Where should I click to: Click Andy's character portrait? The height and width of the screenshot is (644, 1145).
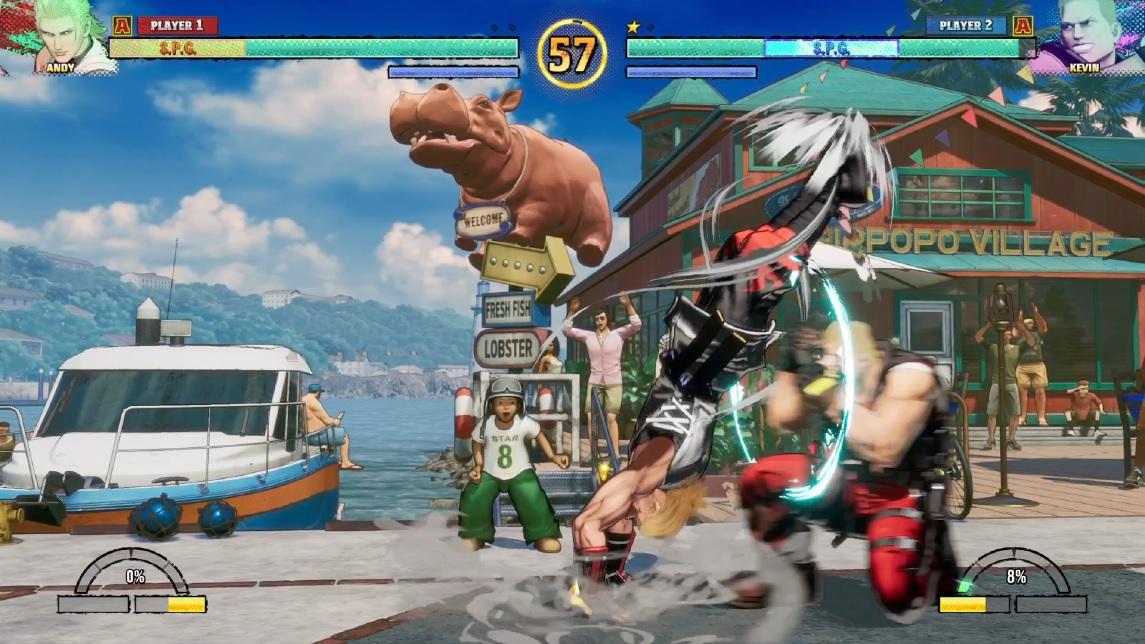[x=62, y=35]
